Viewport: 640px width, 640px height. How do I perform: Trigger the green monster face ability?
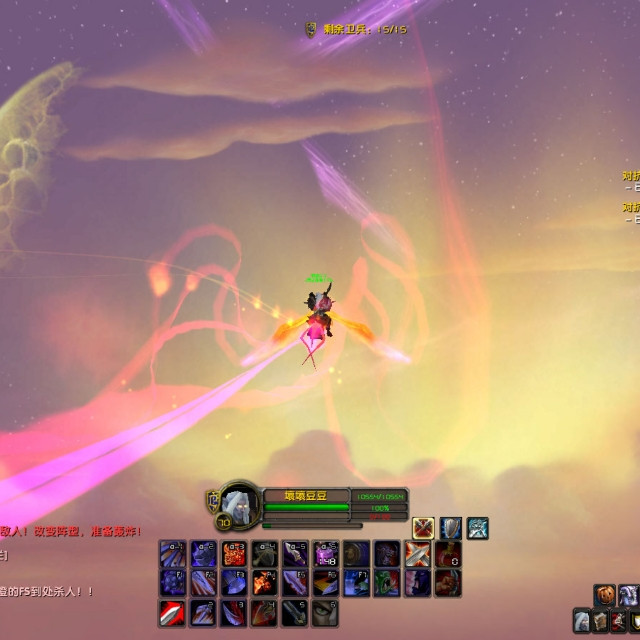point(388,583)
